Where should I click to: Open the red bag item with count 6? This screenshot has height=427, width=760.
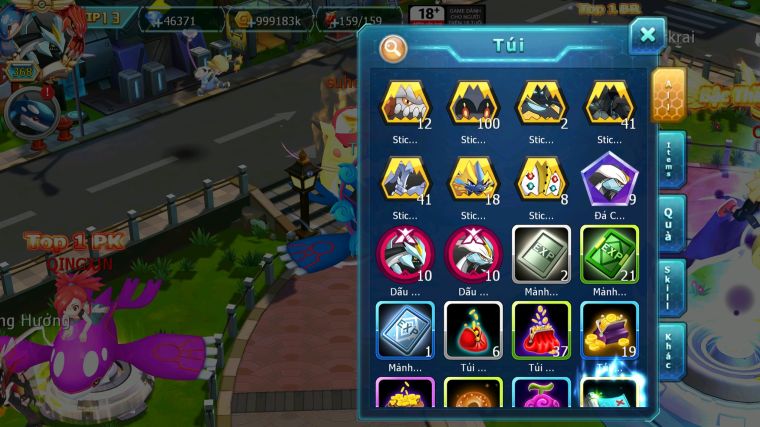point(473,328)
